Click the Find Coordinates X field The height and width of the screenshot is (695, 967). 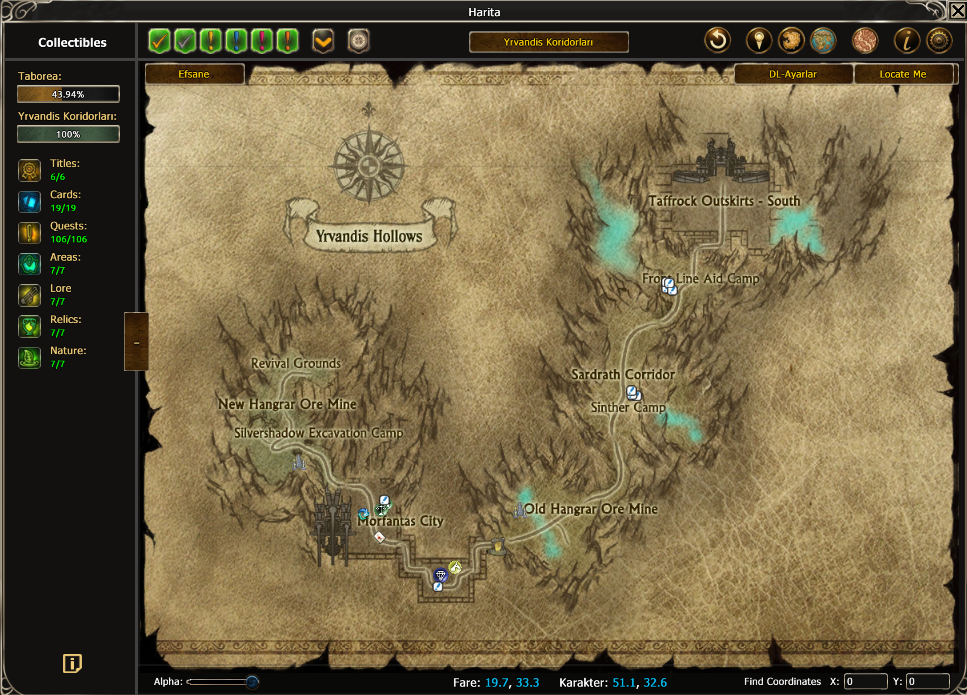(865, 682)
